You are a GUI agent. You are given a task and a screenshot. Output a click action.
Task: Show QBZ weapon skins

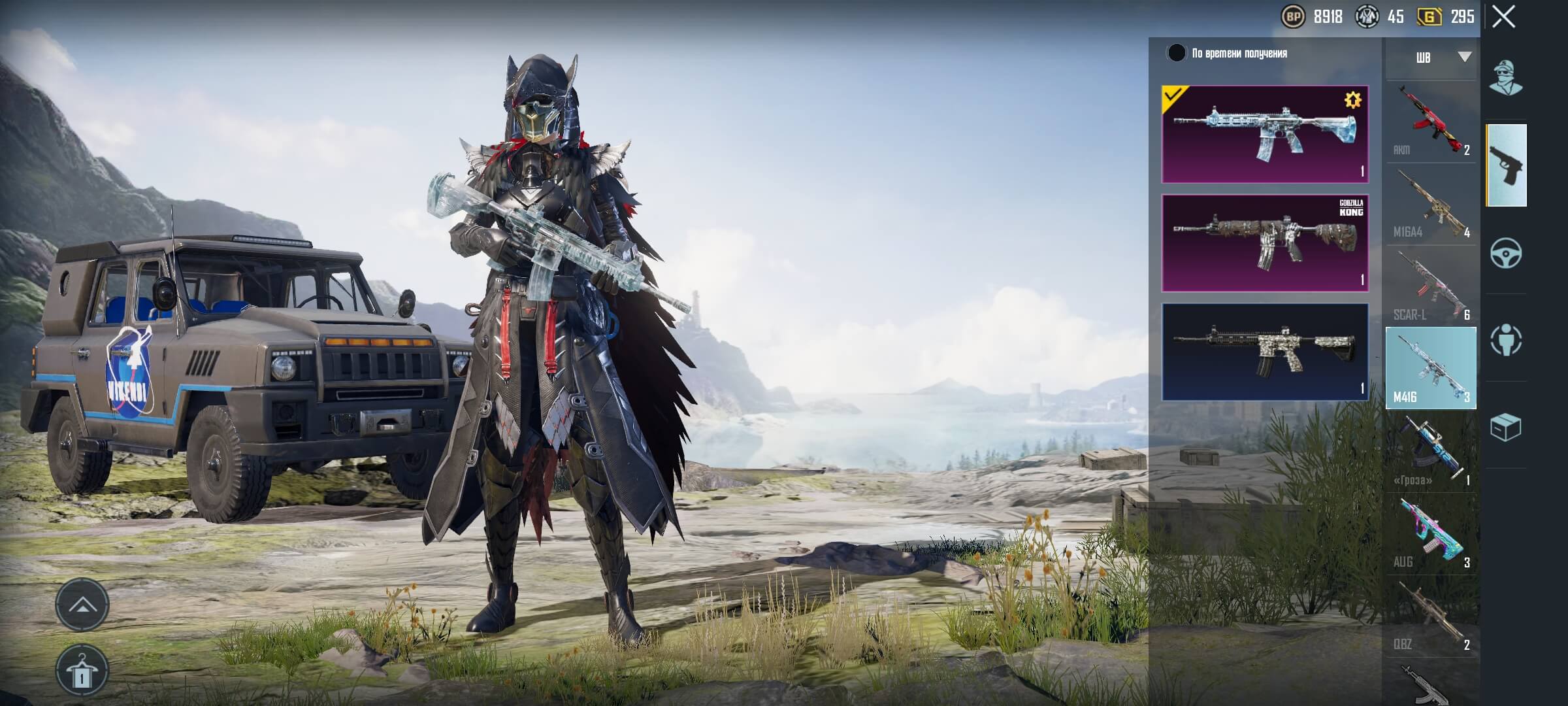click(x=1430, y=616)
